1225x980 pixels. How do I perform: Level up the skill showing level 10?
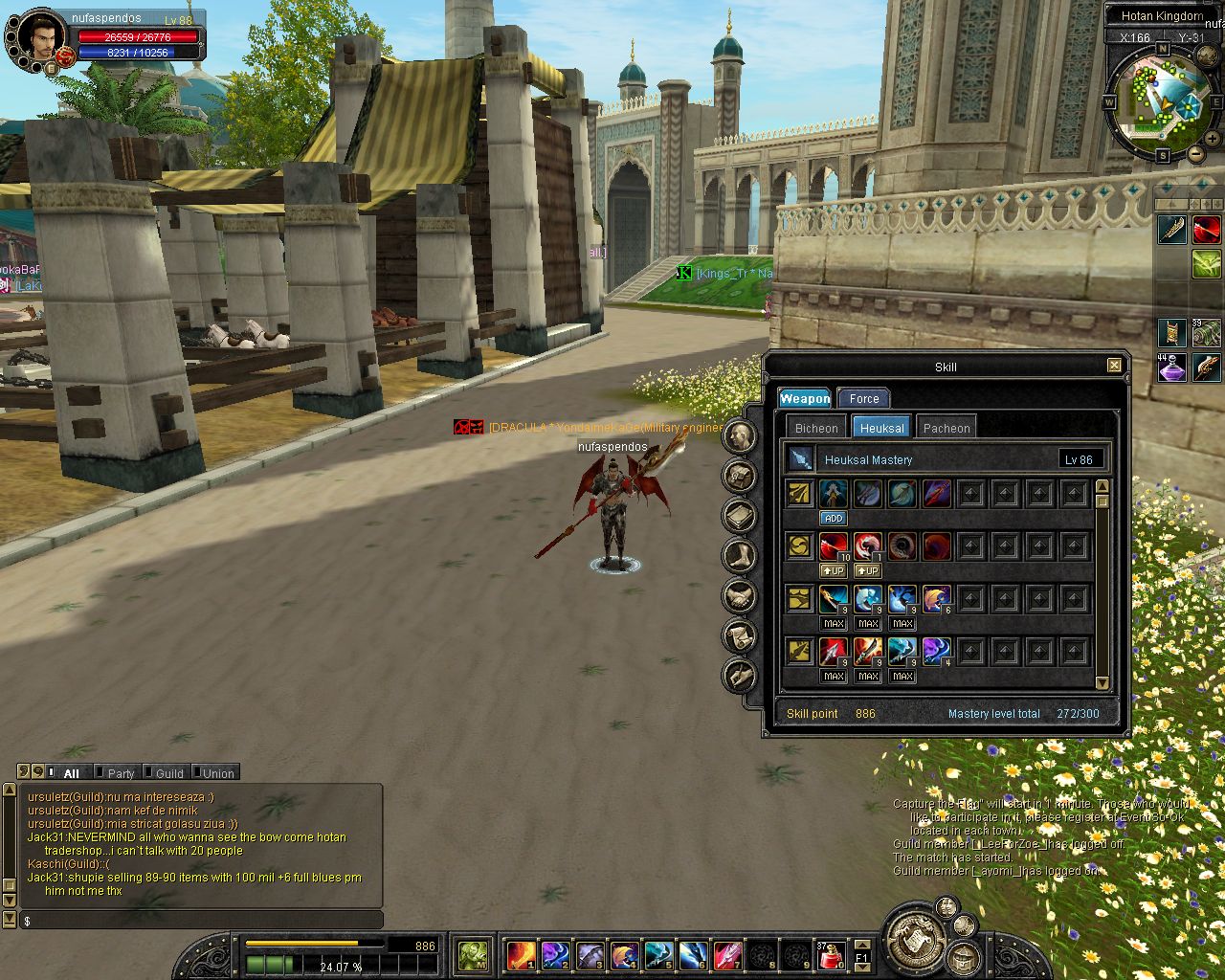pos(834,571)
